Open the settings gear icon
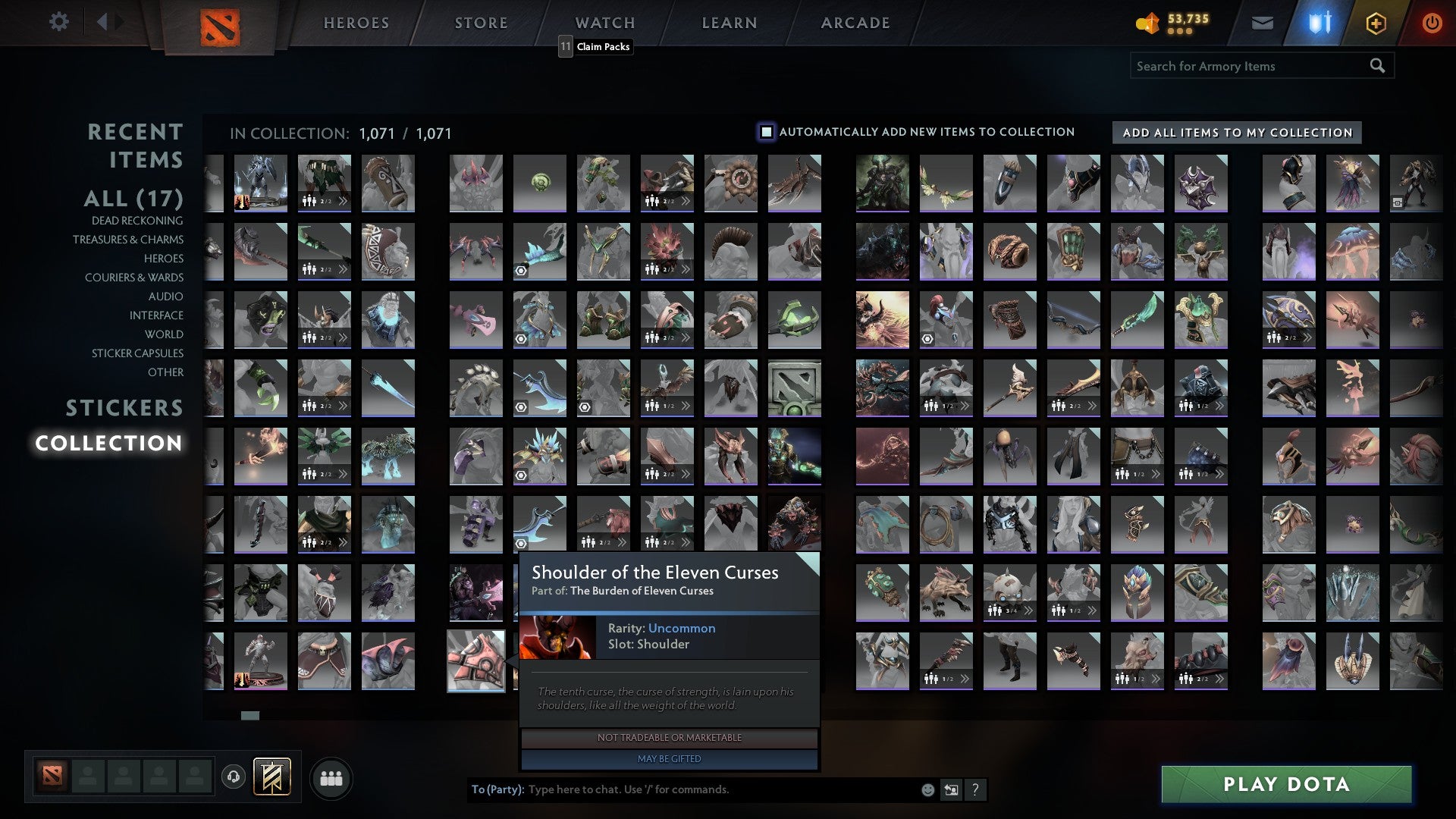The height and width of the screenshot is (819, 1456). 58,22
